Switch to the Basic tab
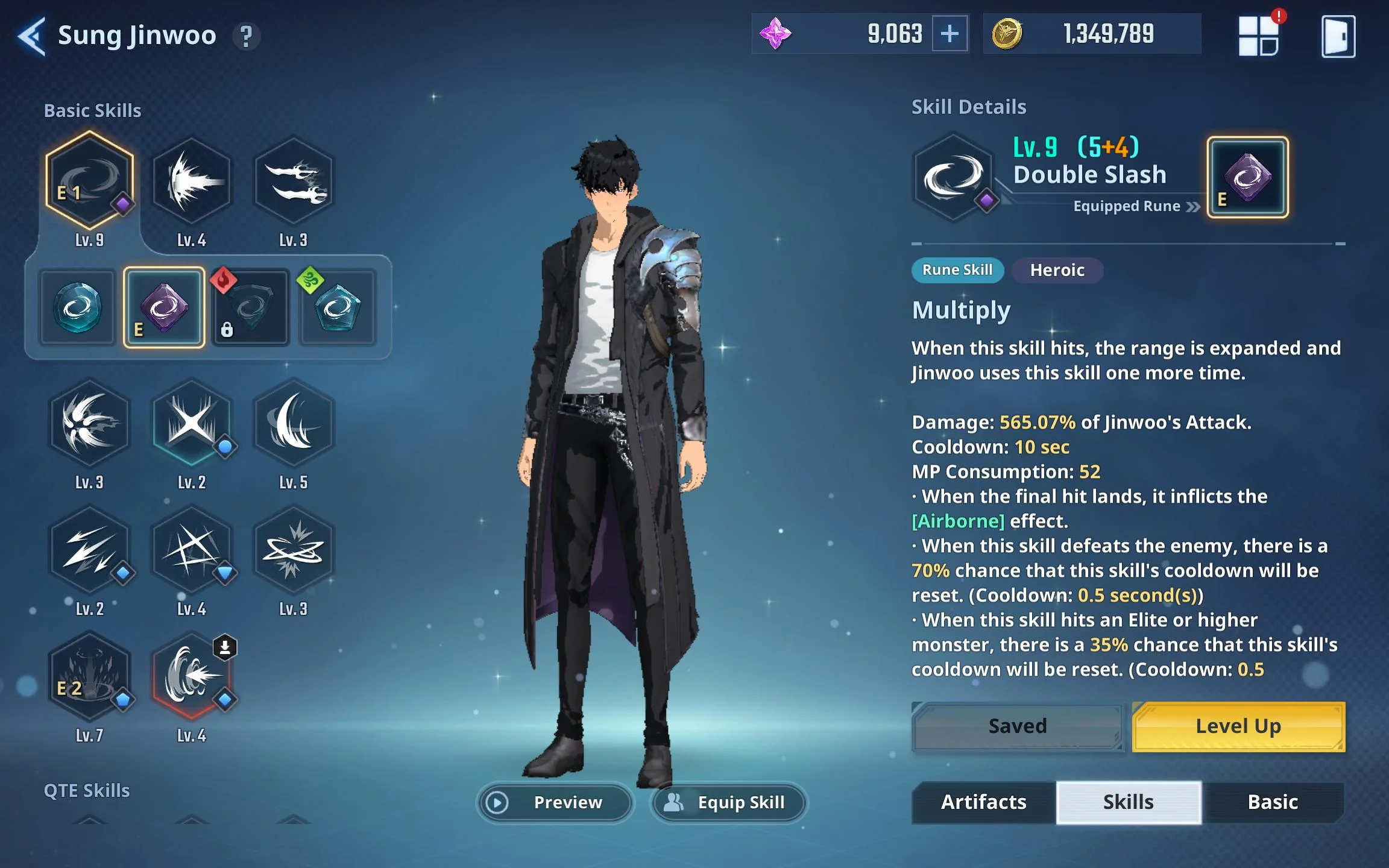The image size is (1389, 868). (x=1273, y=802)
